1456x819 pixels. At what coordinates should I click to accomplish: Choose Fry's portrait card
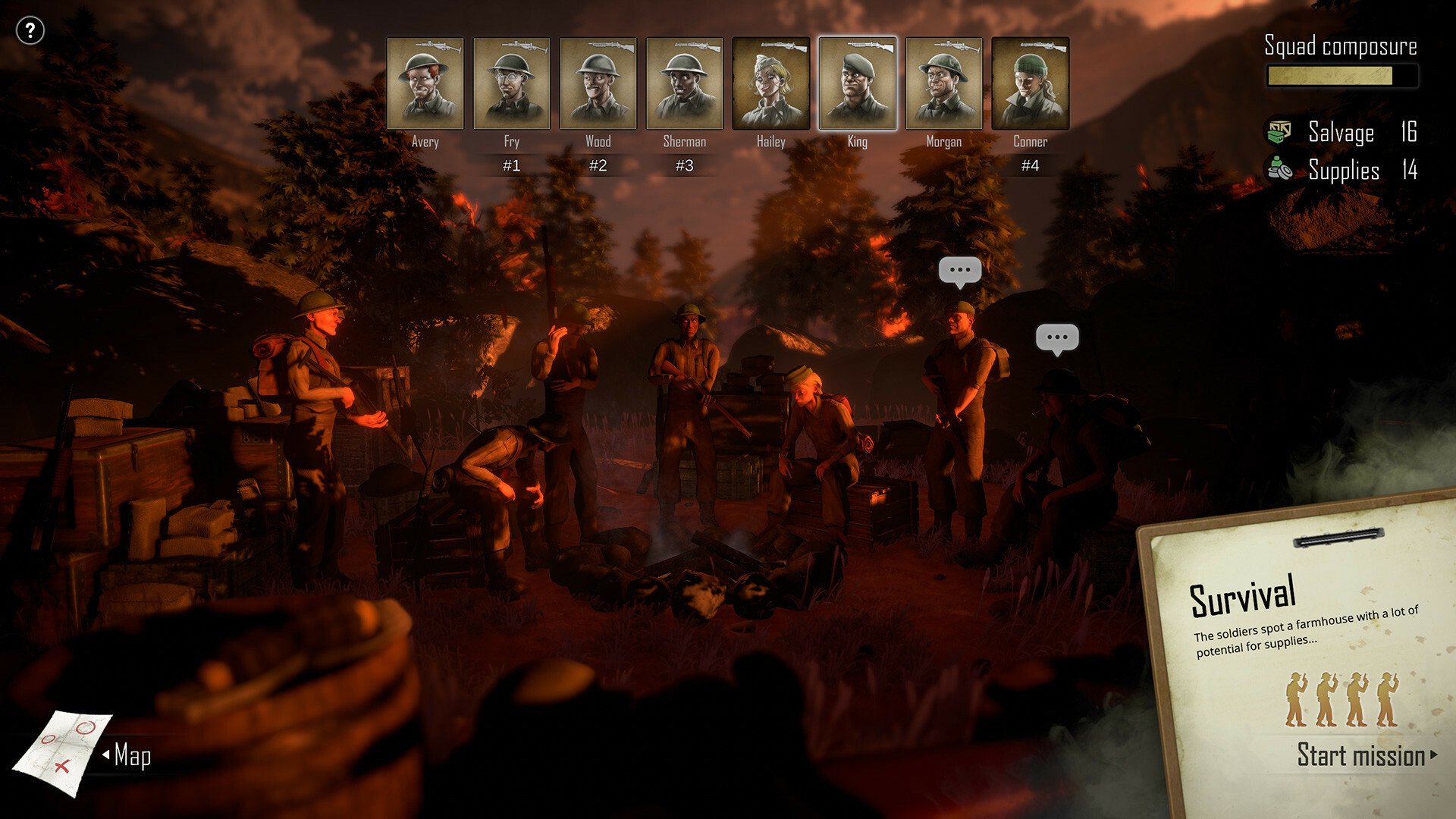point(512,83)
